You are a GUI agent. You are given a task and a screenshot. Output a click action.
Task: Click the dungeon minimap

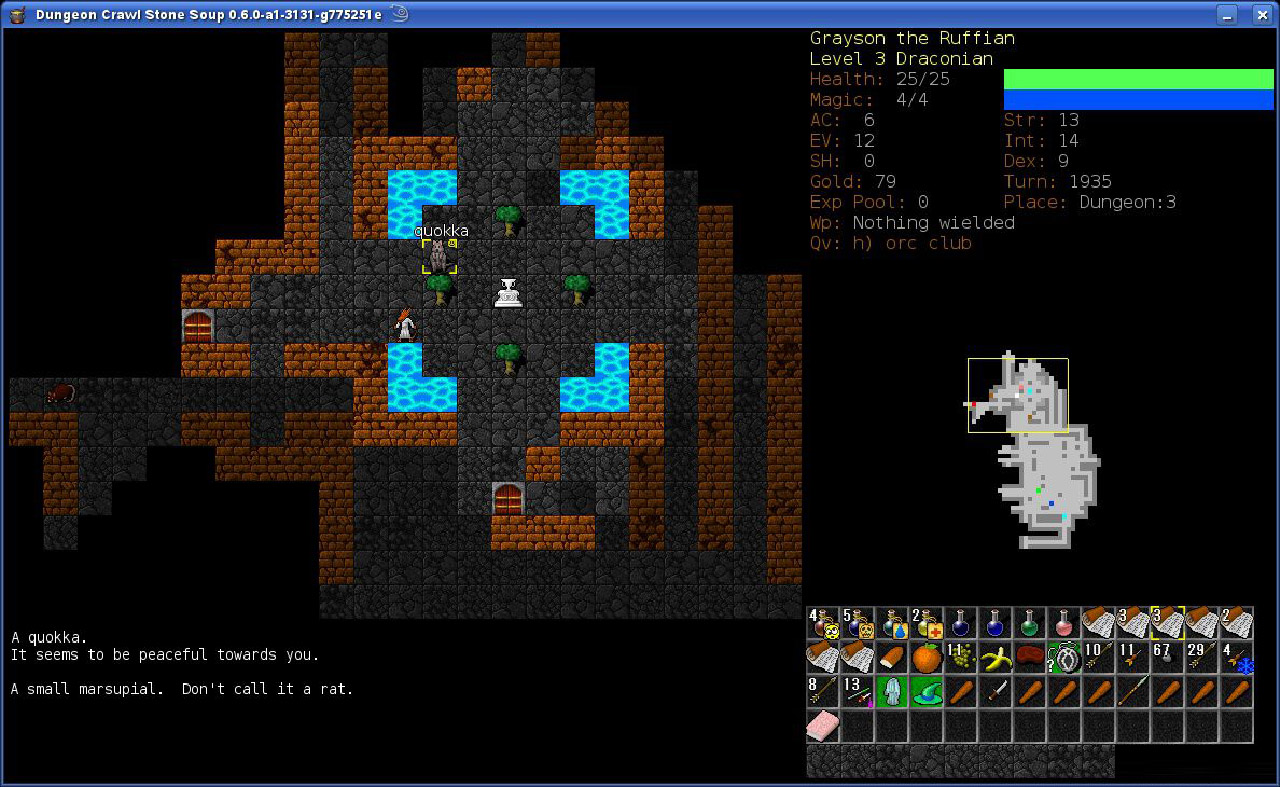pos(1035,450)
